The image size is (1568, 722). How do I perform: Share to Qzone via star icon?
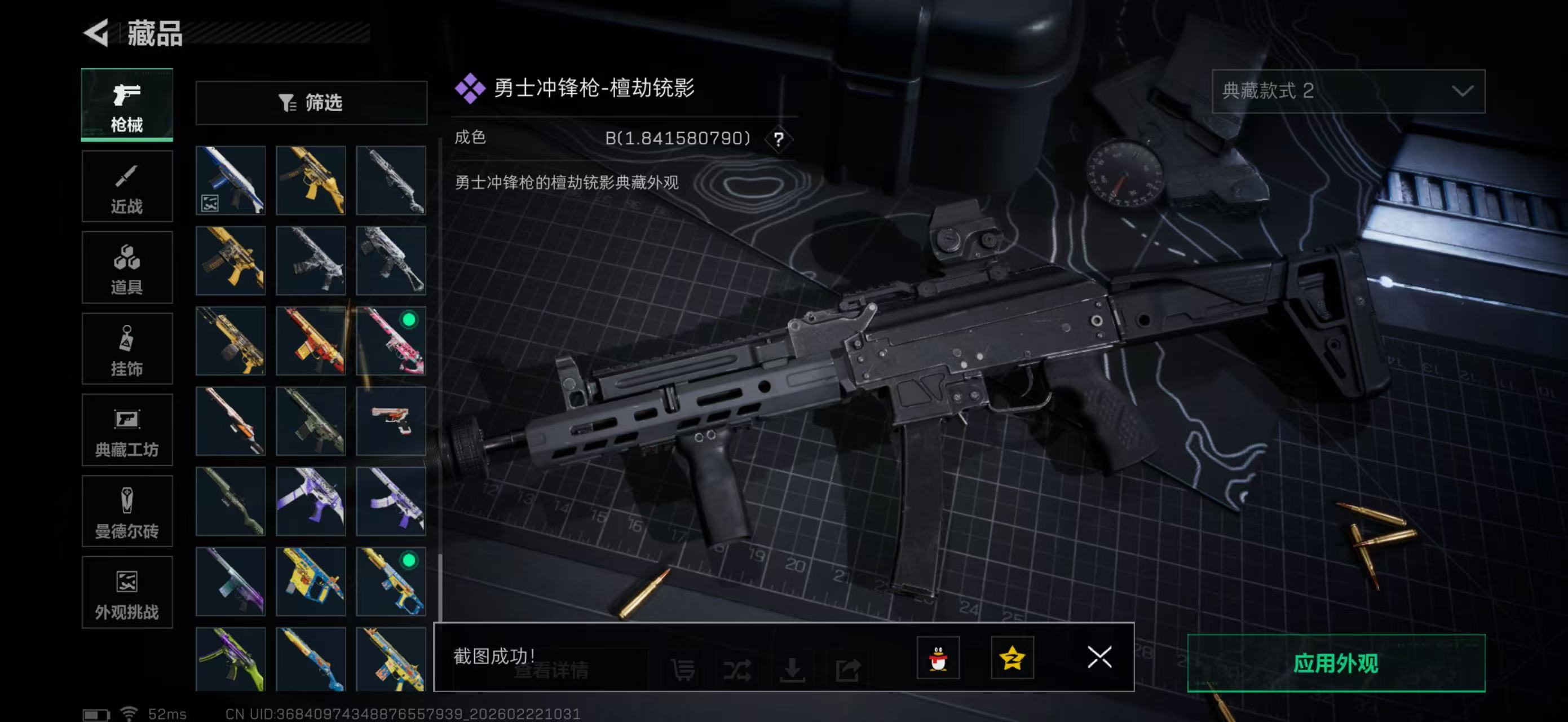(x=1012, y=659)
